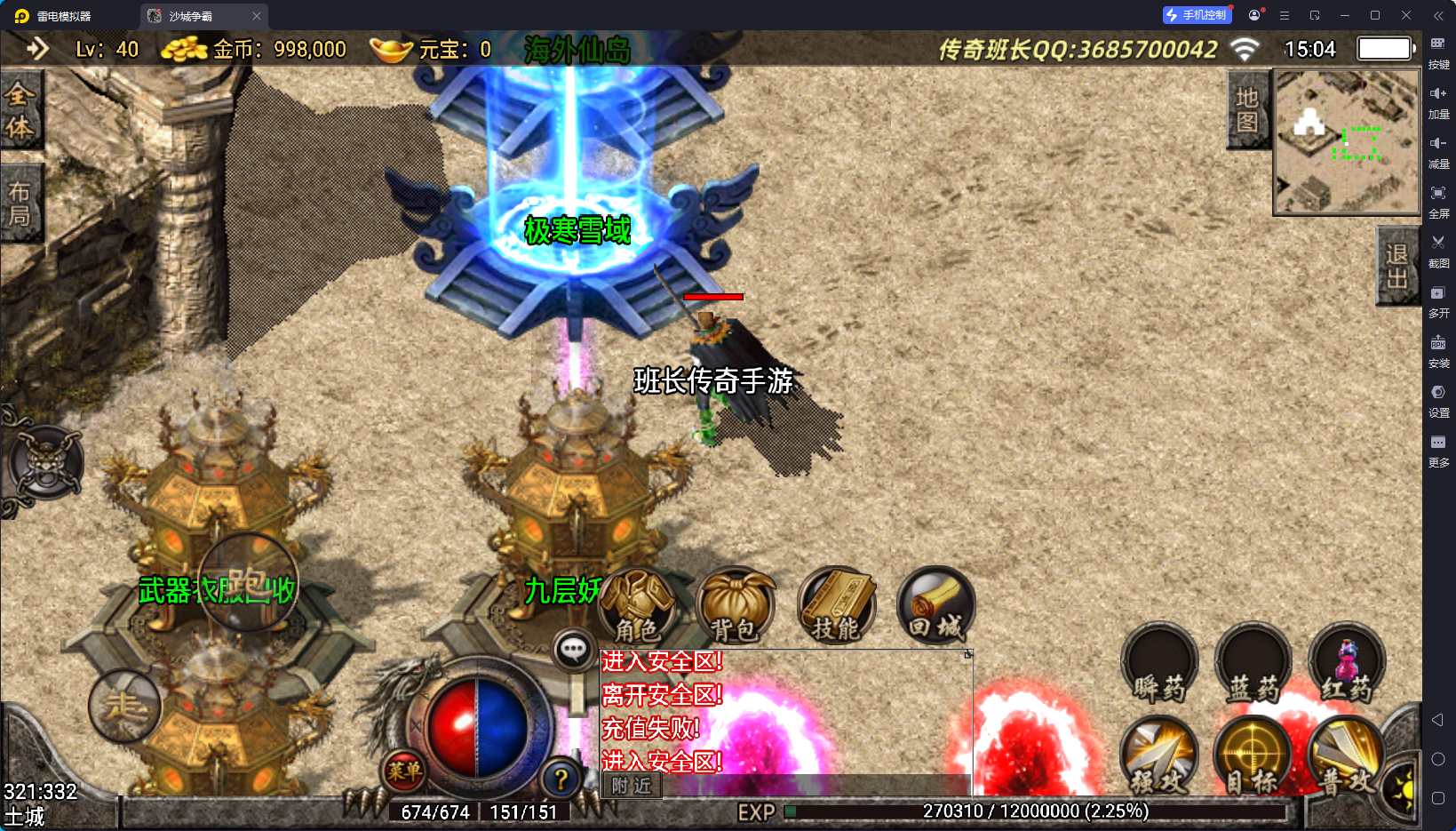Tap the 目标 target selector

coord(1253,756)
